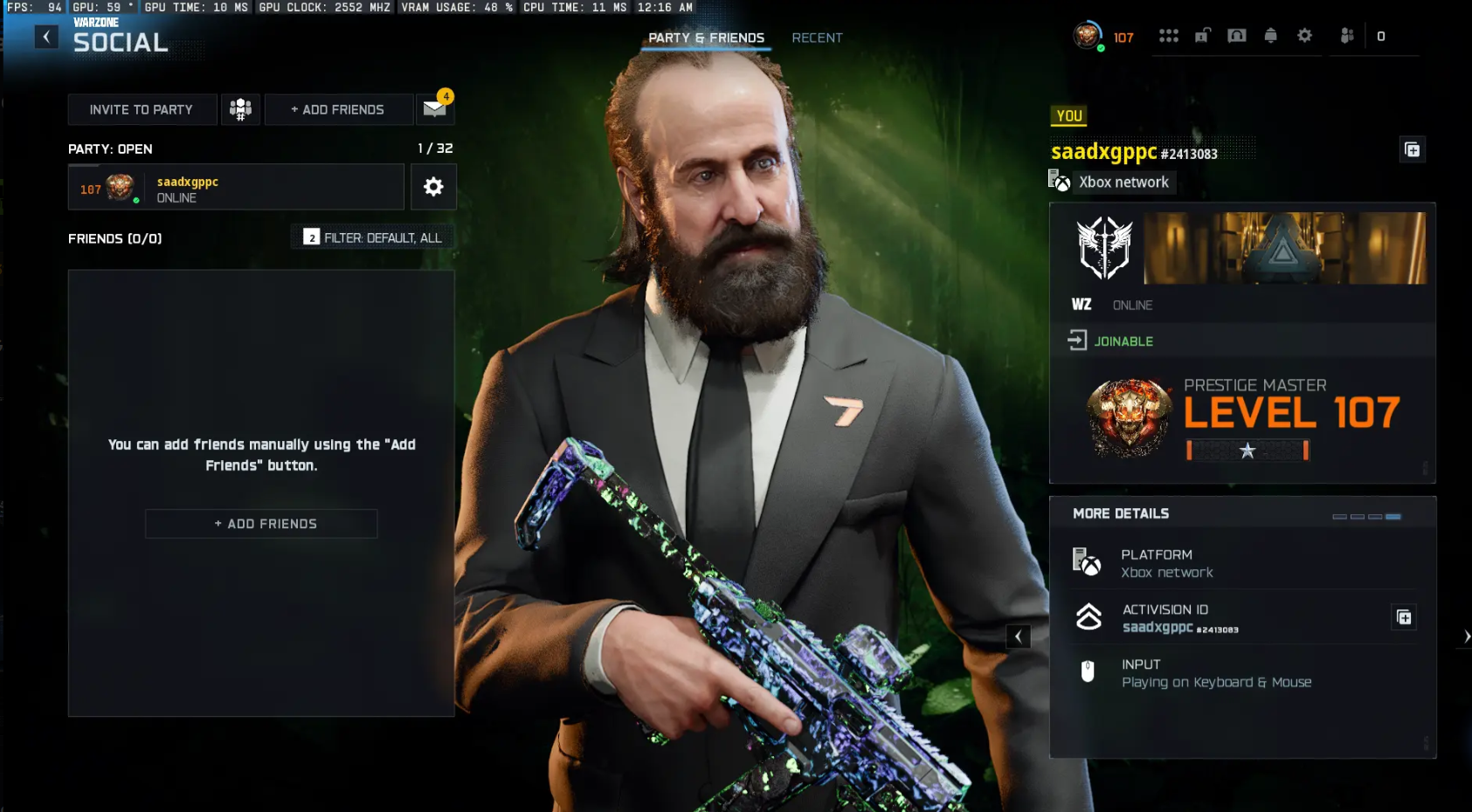Open the social party icon beside the divider
The width and height of the screenshot is (1472, 812).
1346,36
